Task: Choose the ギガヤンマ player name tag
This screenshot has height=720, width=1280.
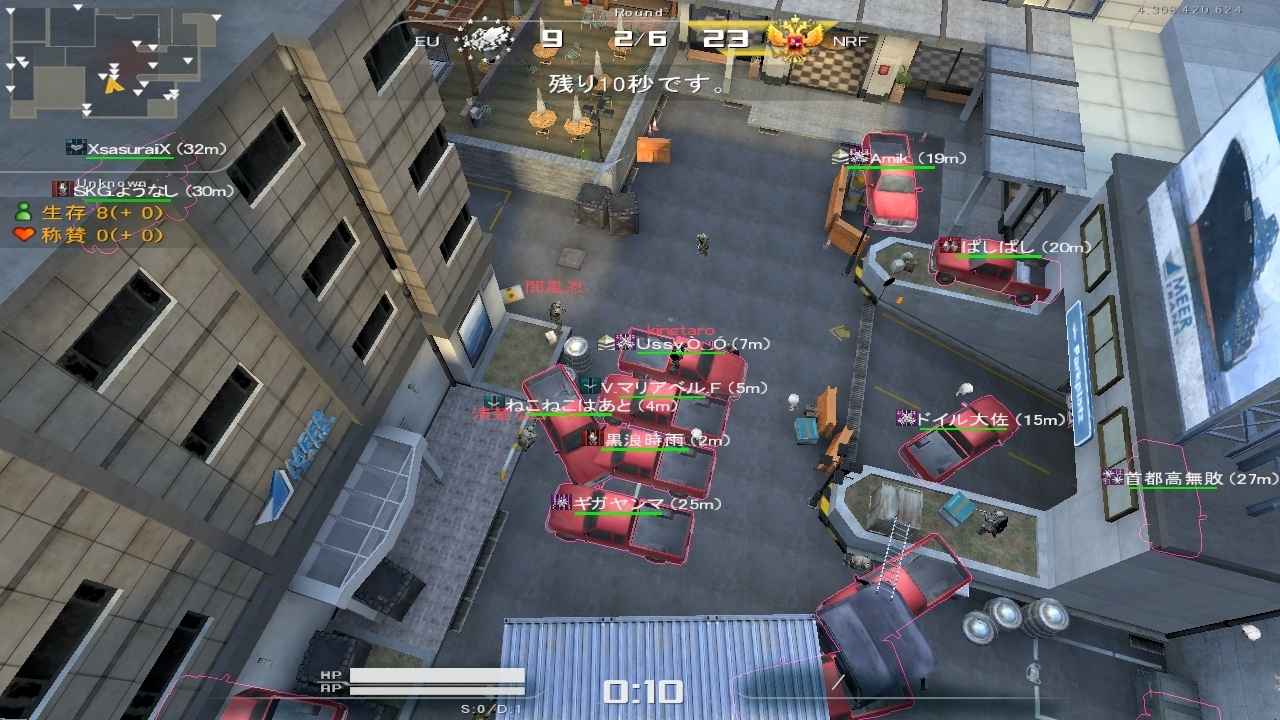Action: [632, 503]
